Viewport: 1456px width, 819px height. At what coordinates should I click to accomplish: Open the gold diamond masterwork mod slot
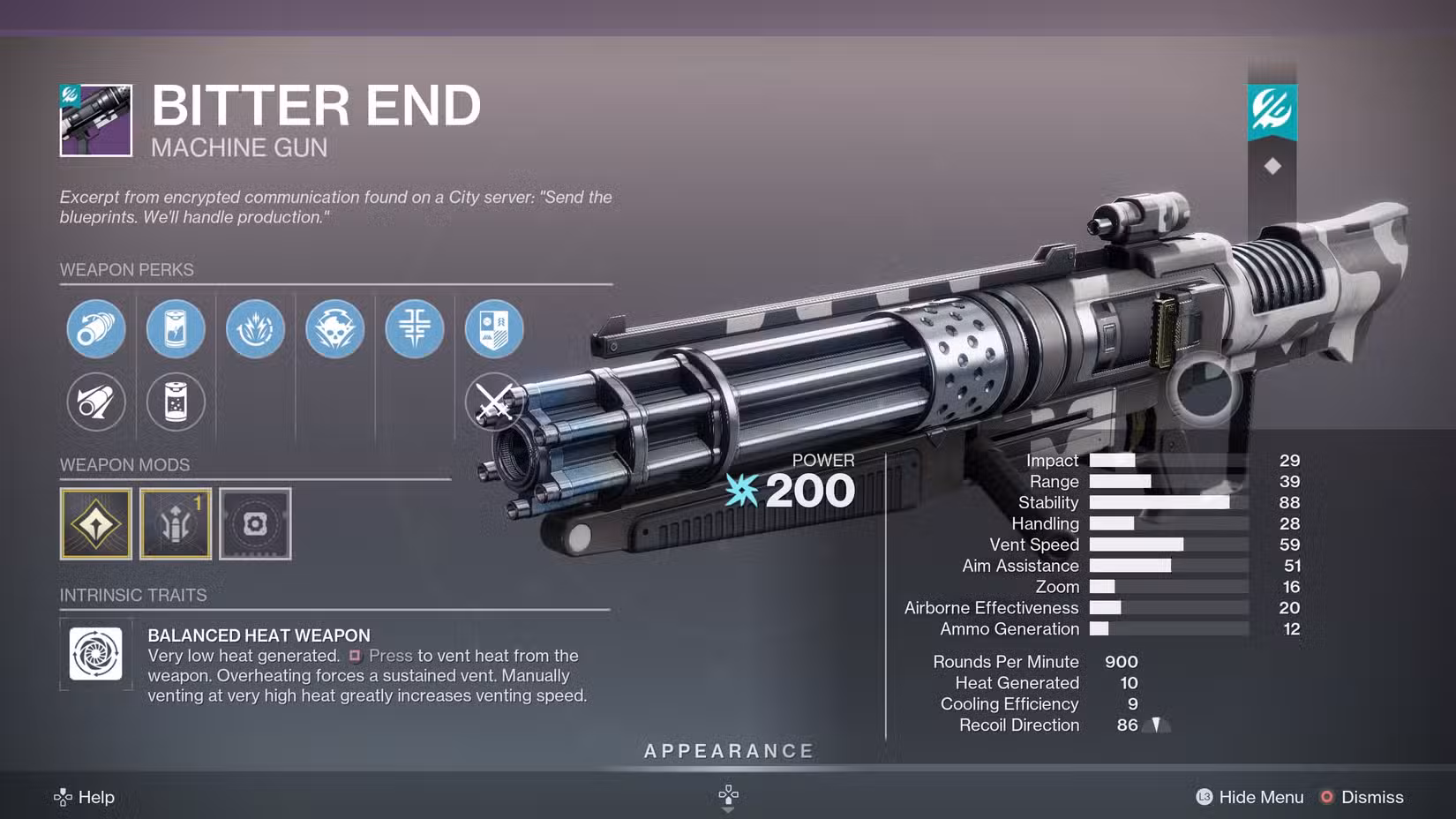click(96, 524)
